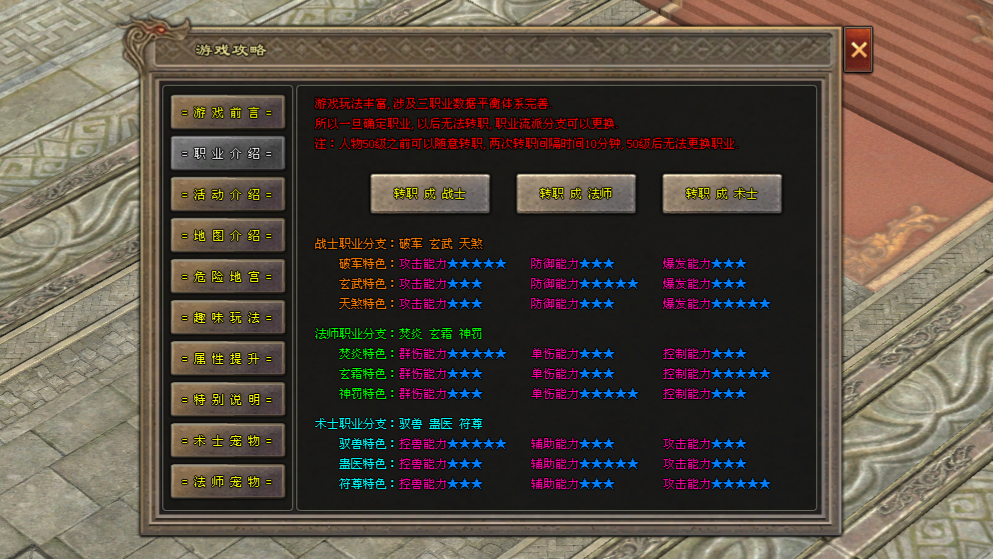Screen dimensions: 993x559
Task: Choose the 转职成术士 button
Action: point(722,193)
